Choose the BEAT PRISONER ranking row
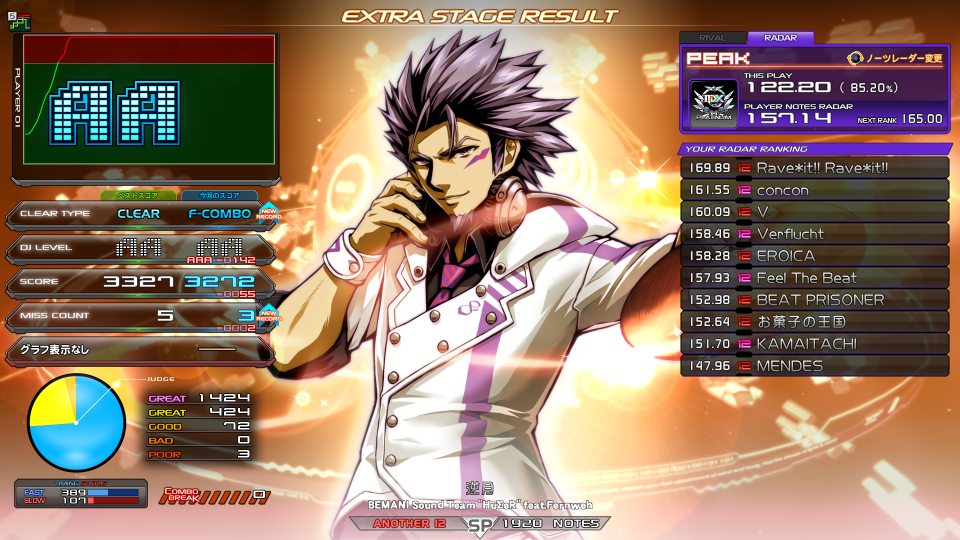The height and width of the screenshot is (540, 960). click(x=814, y=300)
